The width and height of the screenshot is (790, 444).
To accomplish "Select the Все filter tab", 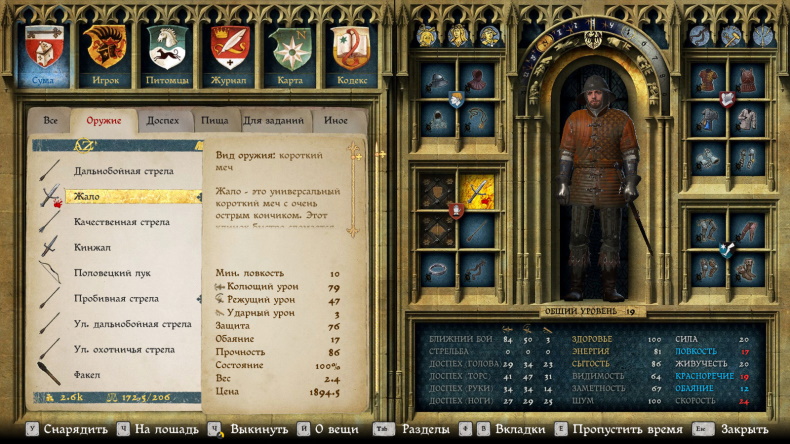I will coord(49,121).
